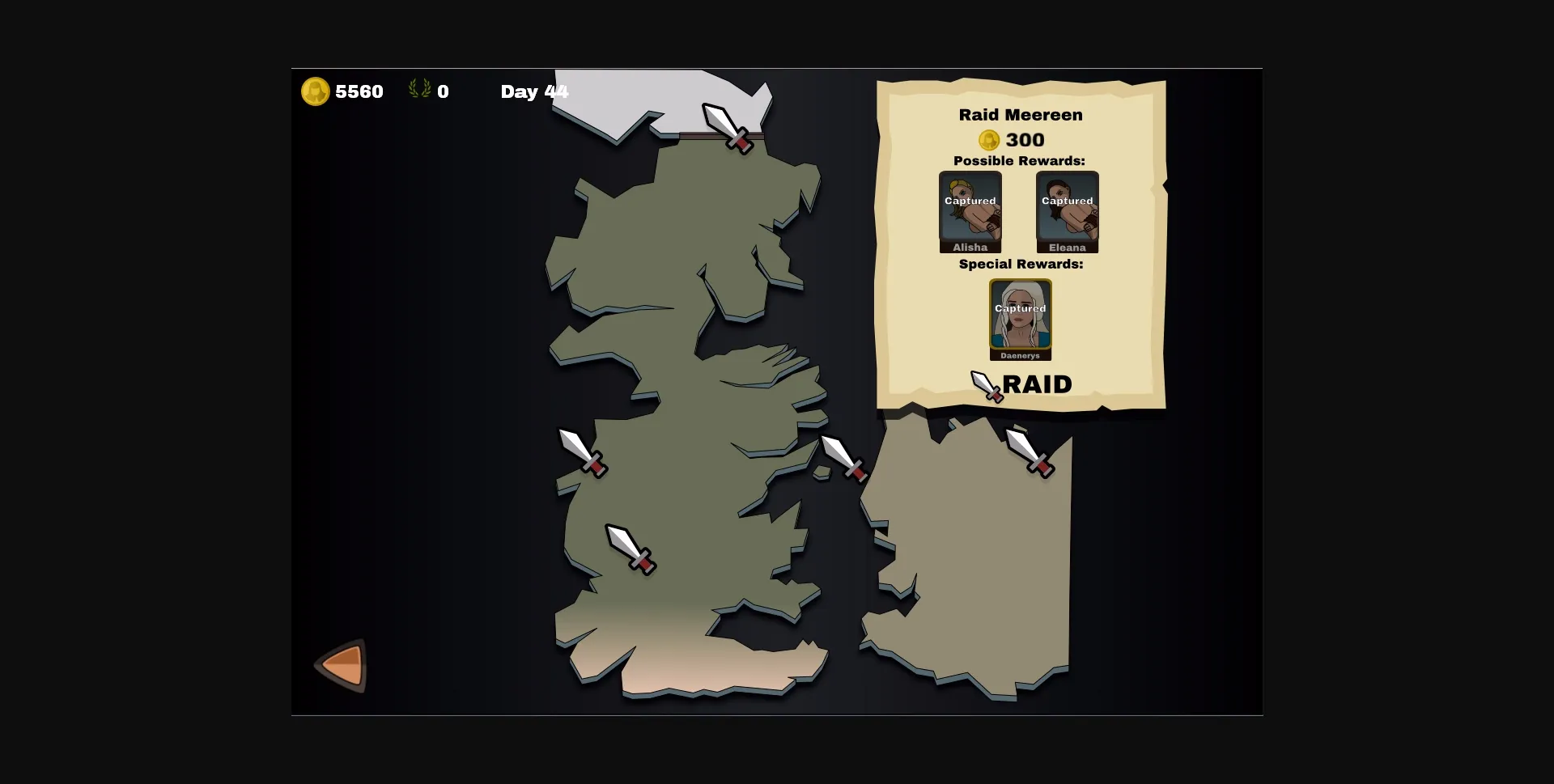Click the coin icon above Possible Rewards

point(989,139)
